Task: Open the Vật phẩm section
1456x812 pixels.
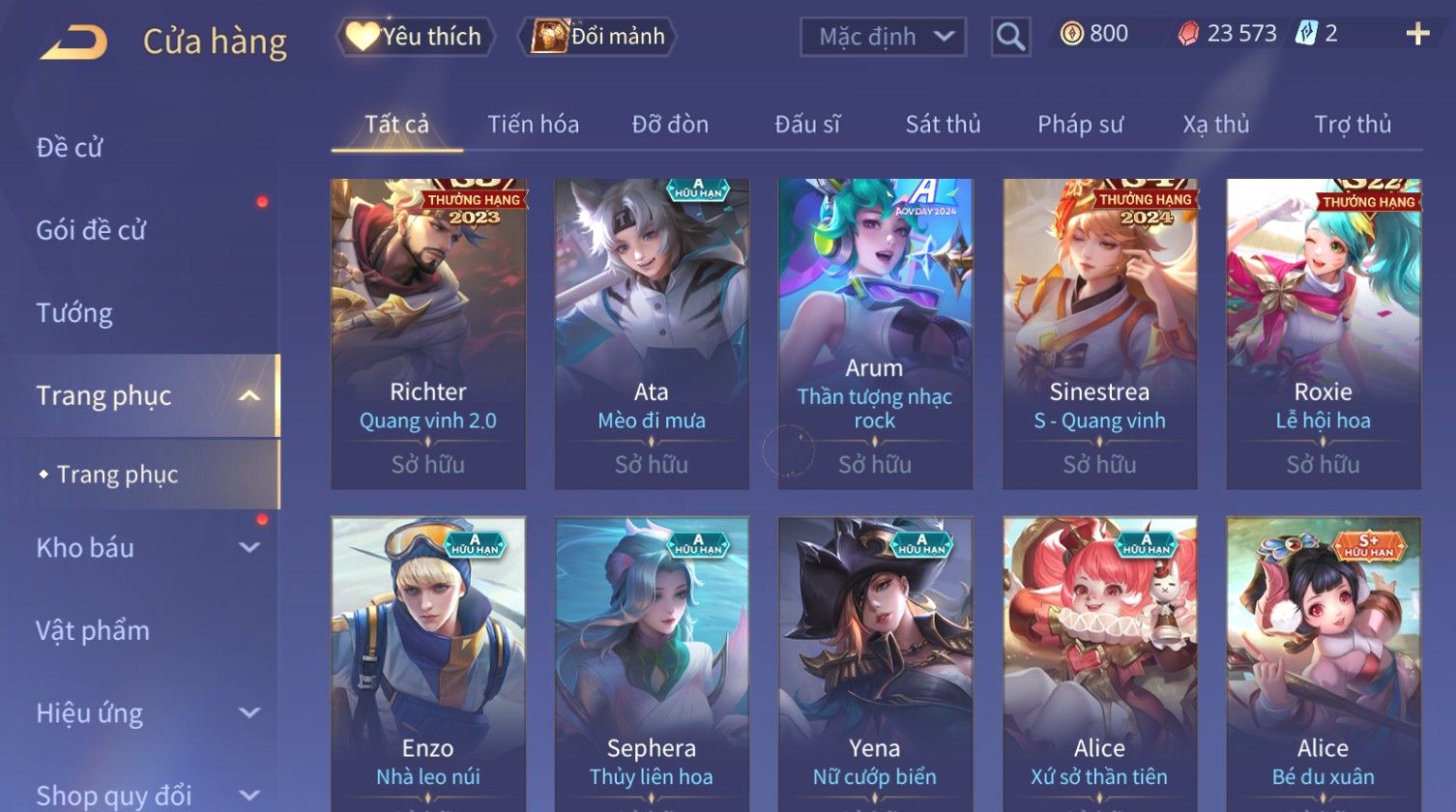Action: point(93,631)
